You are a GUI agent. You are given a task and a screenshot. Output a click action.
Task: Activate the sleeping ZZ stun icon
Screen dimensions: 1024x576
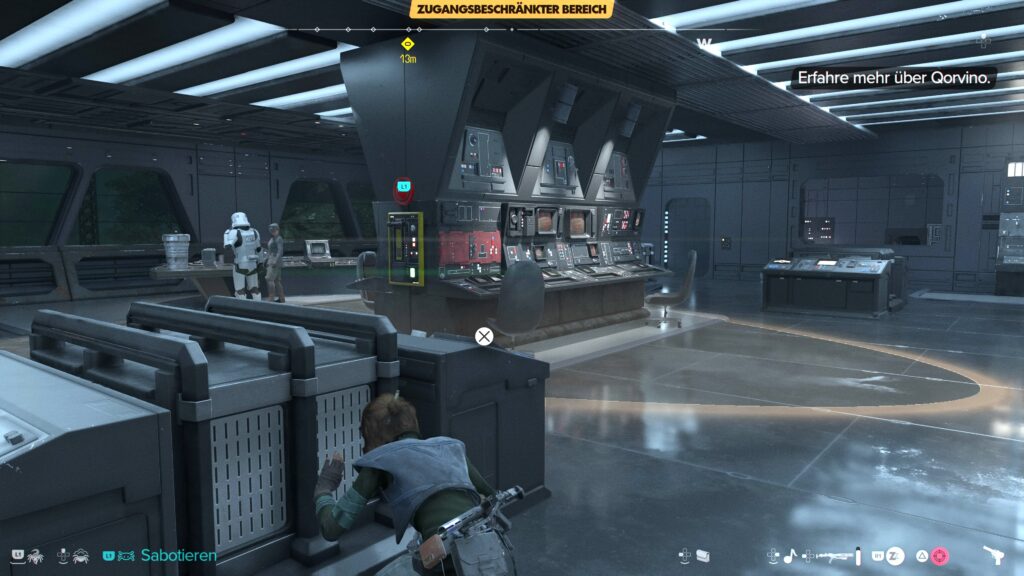[x=896, y=555]
